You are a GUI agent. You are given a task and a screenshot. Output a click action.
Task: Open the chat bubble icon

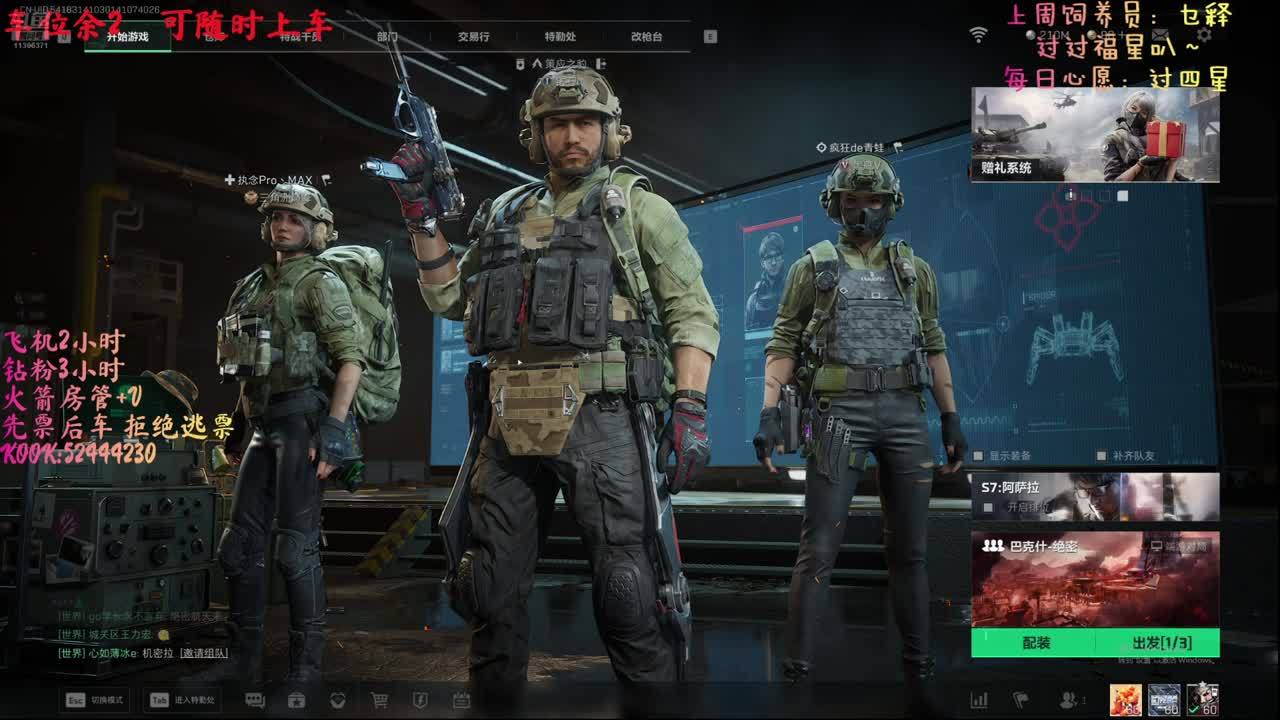point(255,700)
